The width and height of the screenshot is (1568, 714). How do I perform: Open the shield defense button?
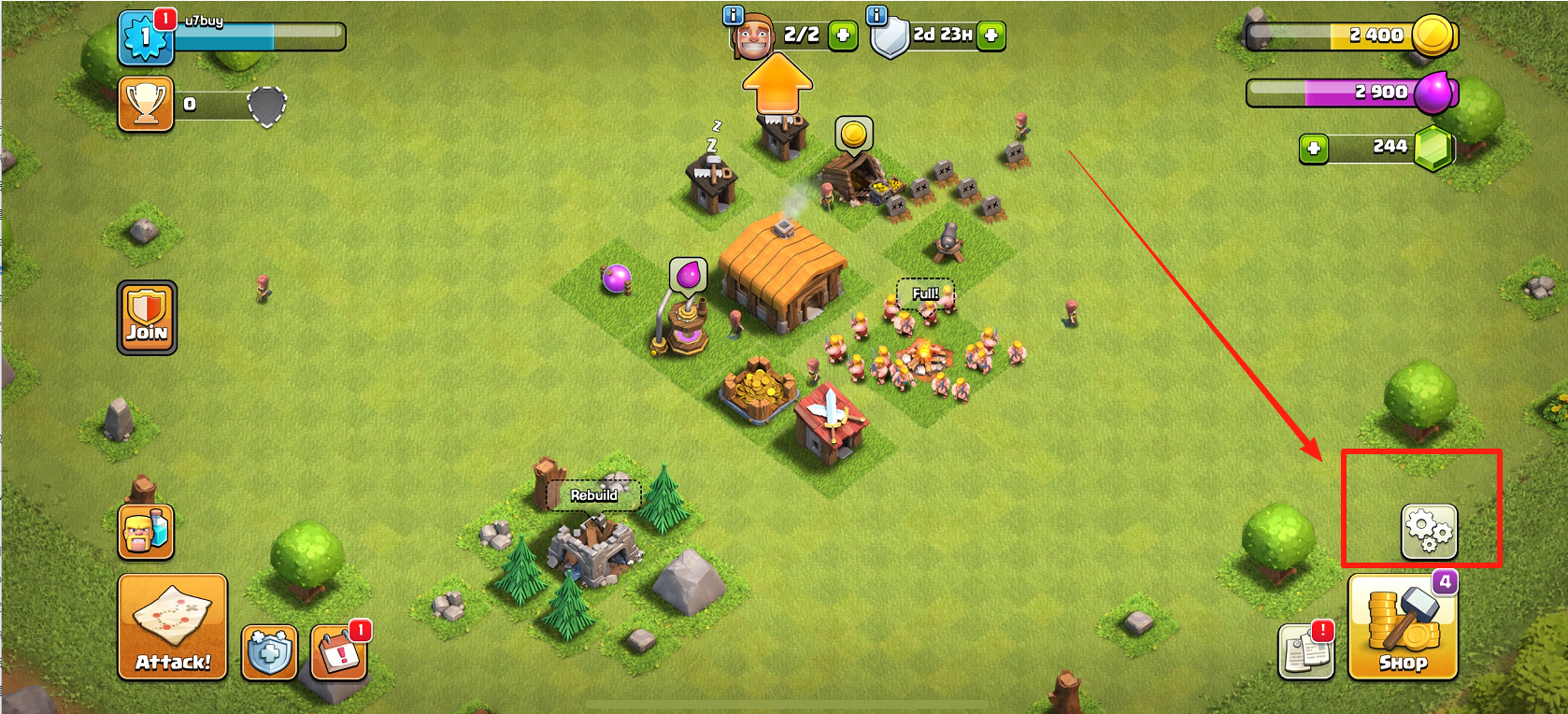[270, 651]
